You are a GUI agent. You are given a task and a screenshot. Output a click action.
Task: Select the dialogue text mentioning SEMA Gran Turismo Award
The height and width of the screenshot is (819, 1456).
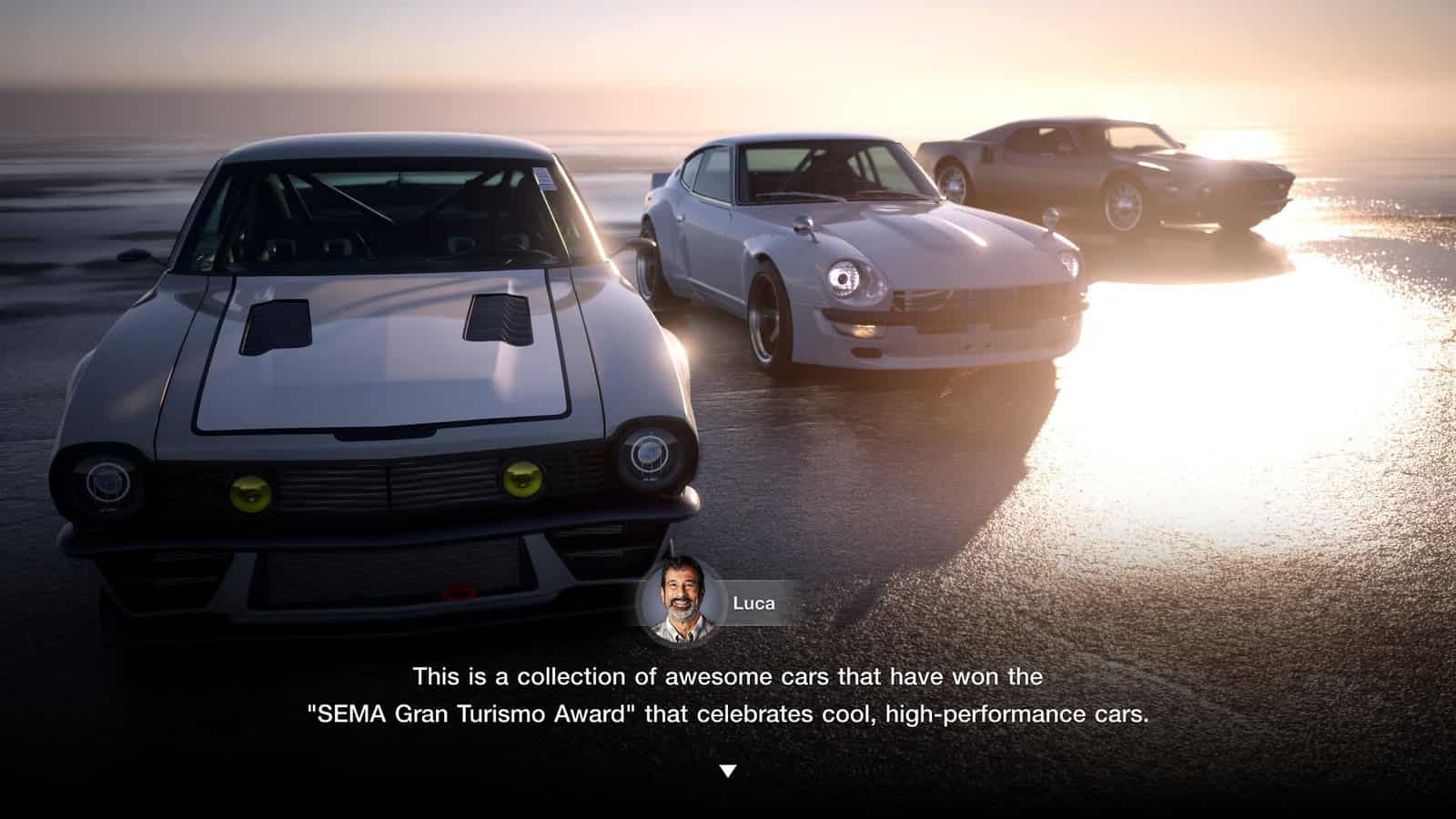[x=728, y=716]
